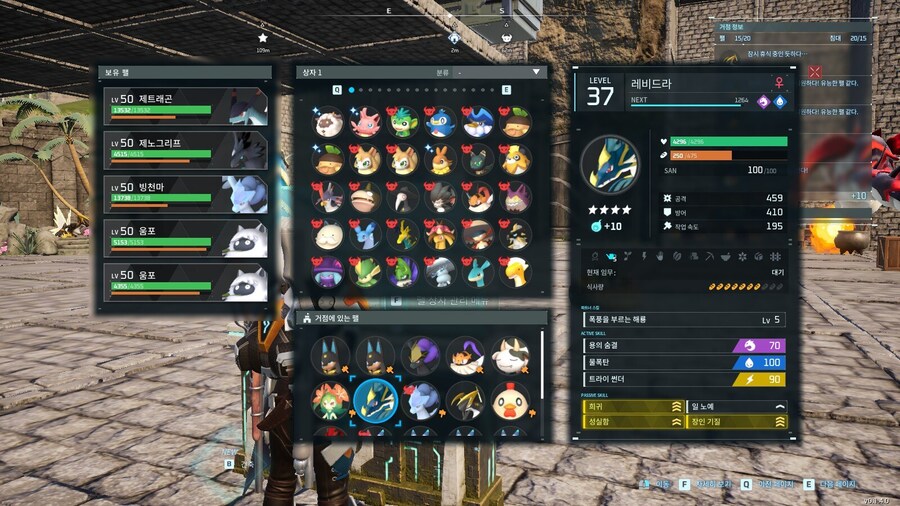Select the highlighted 레비드라 pal at base

coord(375,400)
